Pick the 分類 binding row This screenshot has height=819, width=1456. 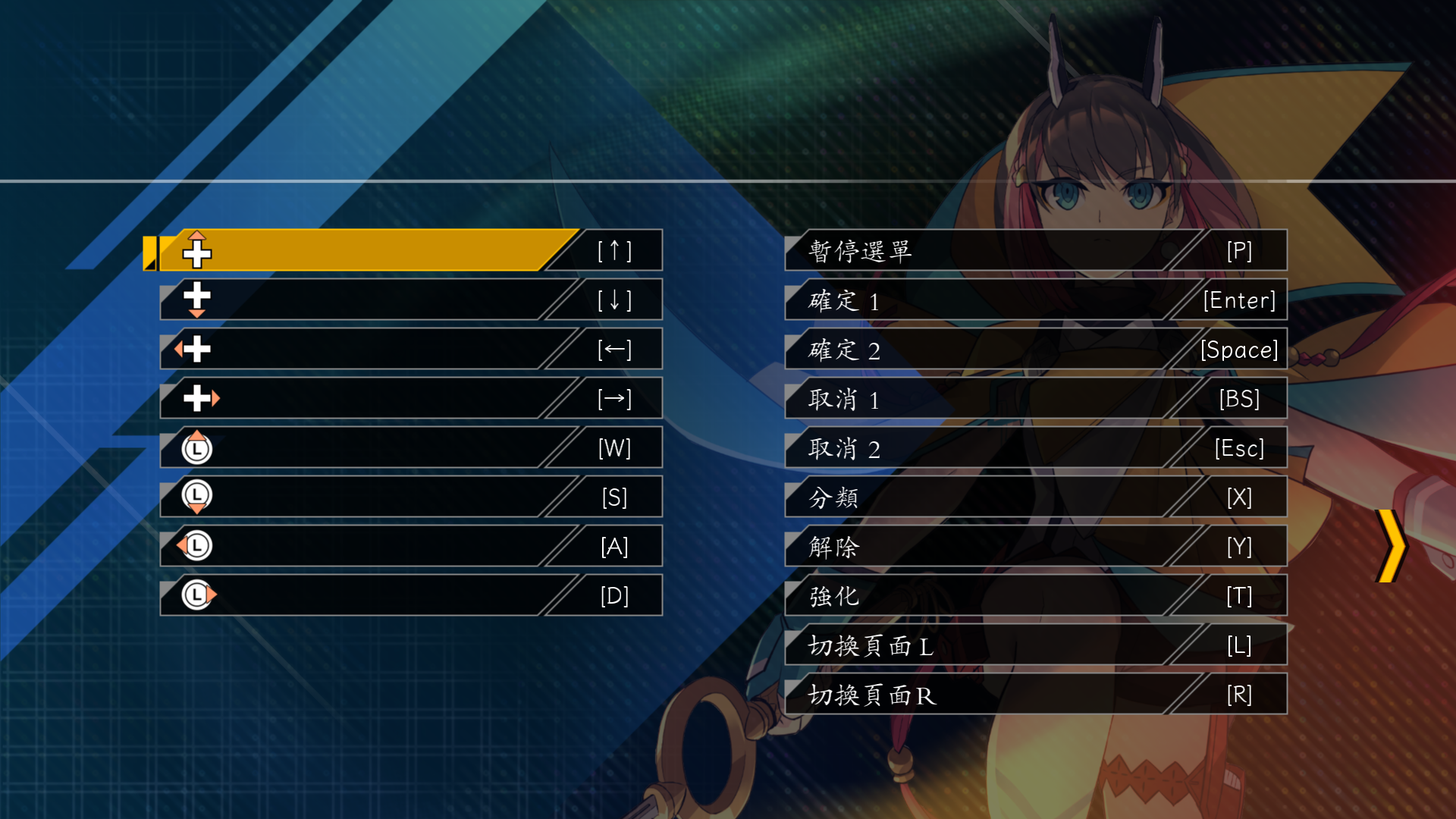pyautogui.click(x=1035, y=497)
